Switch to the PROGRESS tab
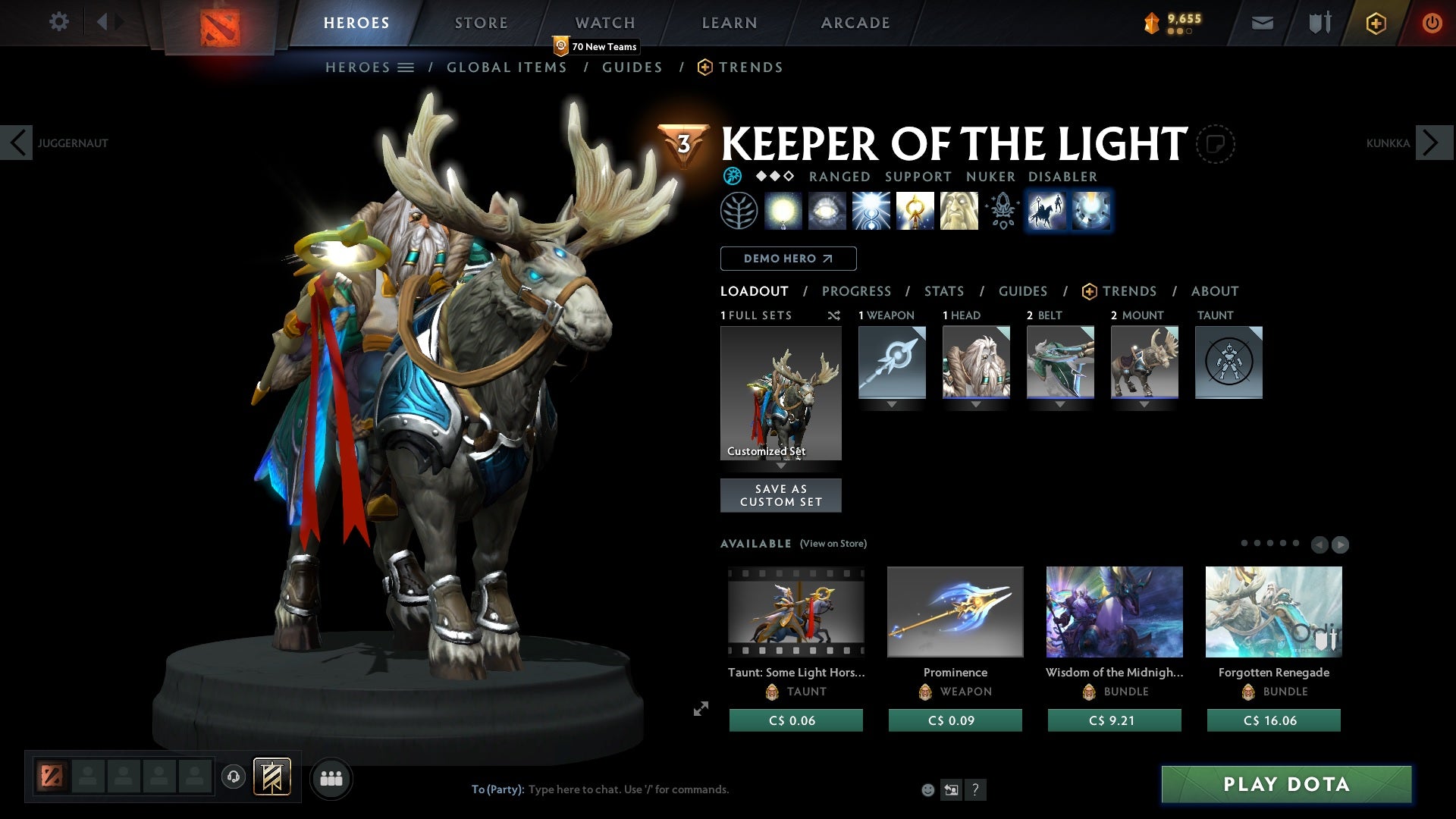This screenshot has height=819, width=1456. 857,291
